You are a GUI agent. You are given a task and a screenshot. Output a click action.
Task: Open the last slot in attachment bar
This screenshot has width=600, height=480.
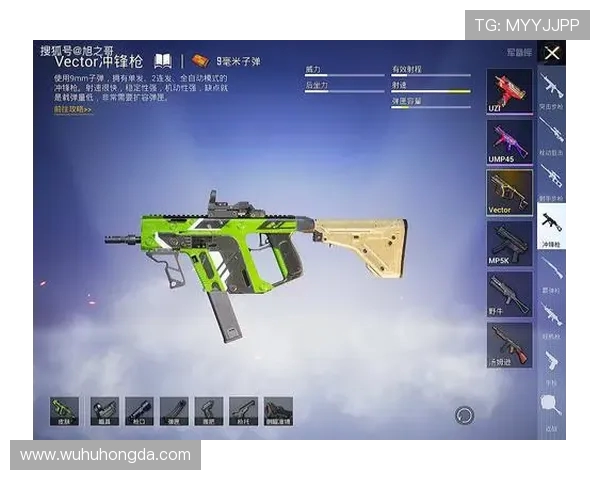pyautogui.click(x=278, y=411)
